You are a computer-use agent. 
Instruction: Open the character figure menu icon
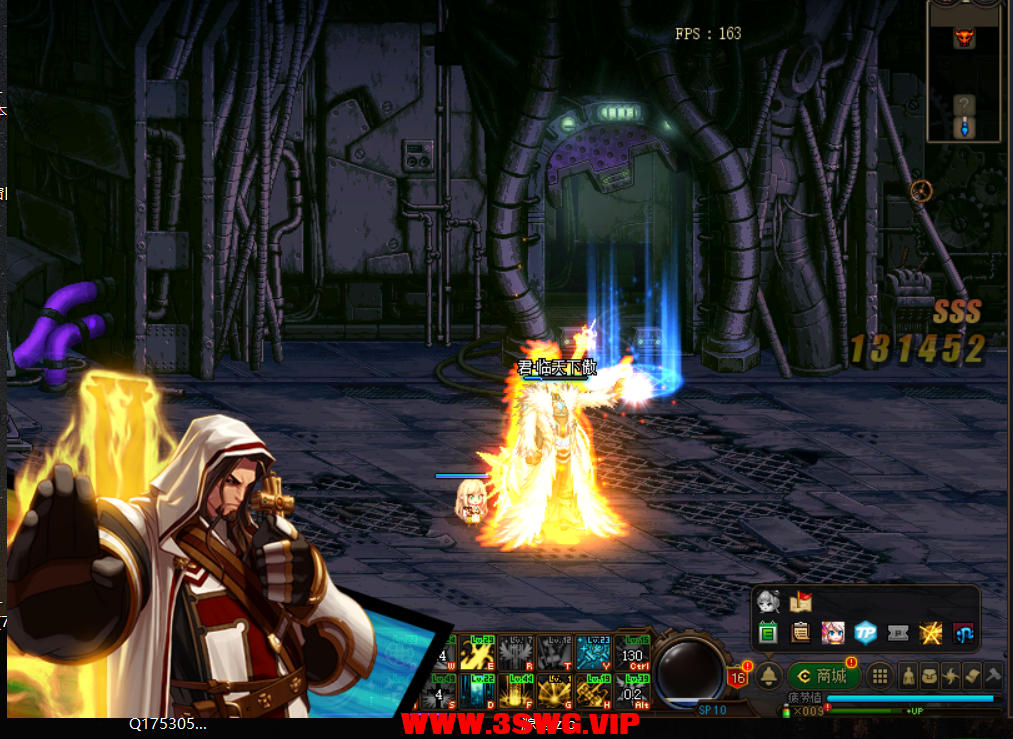pyautogui.click(x=908, y=676)
